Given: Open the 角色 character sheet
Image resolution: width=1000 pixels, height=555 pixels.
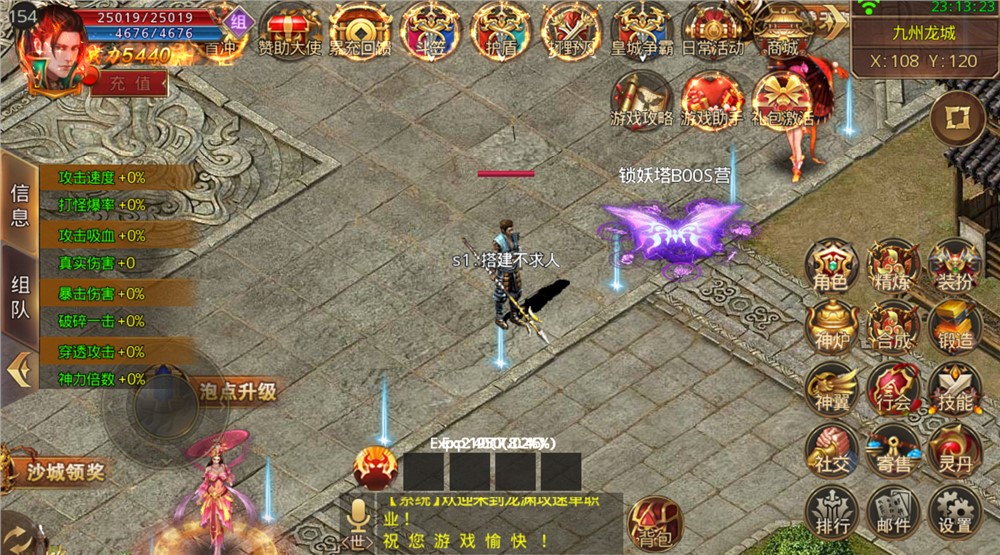Looking at the screenshot, I should coord(832,267).
